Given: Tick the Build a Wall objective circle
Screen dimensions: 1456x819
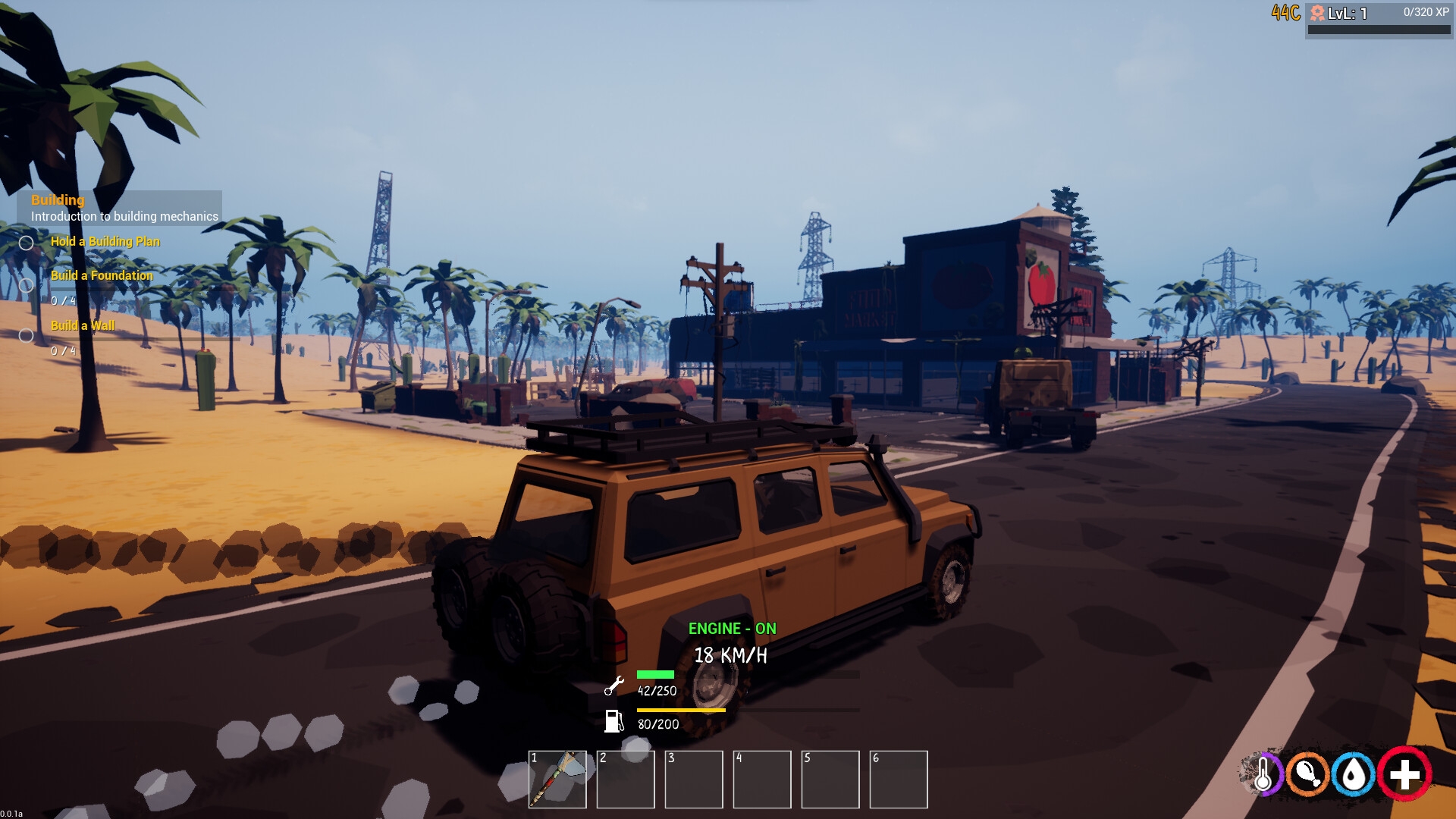Looking at the screenshot, I should [27, 334].
